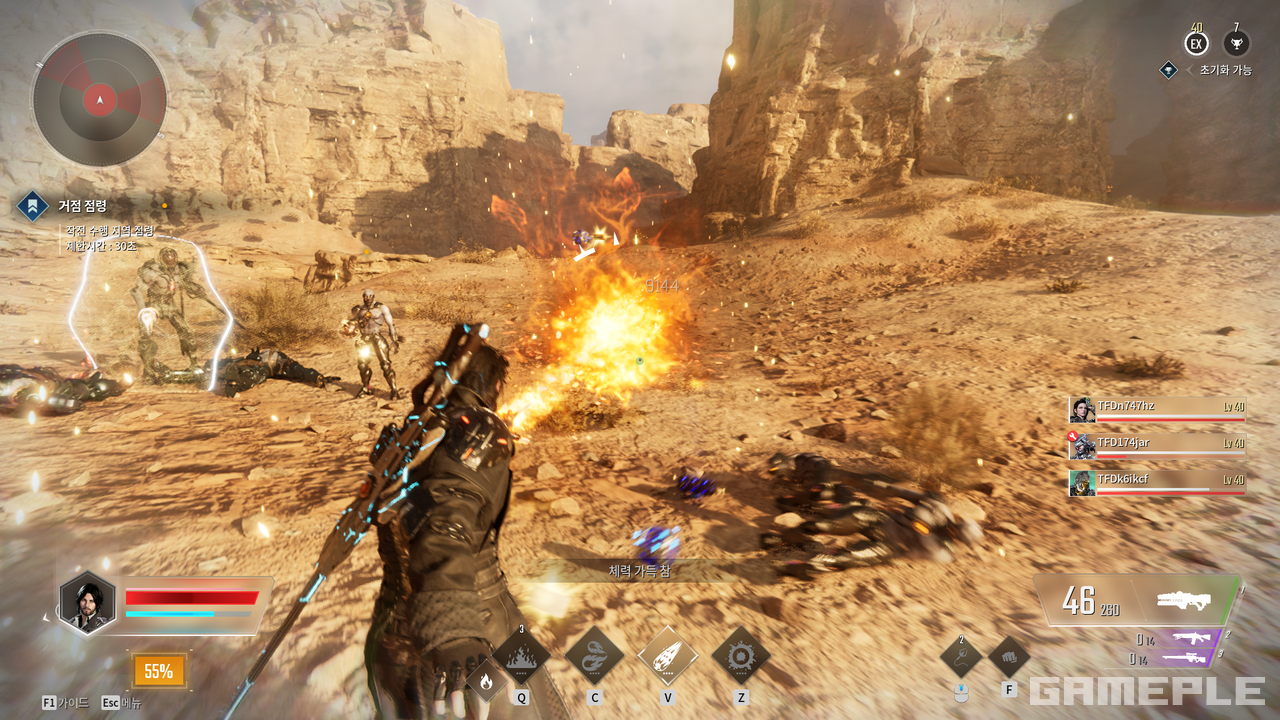Click the round trophy counter icon
The image size is (1280, 720).
coord(1236,44)
